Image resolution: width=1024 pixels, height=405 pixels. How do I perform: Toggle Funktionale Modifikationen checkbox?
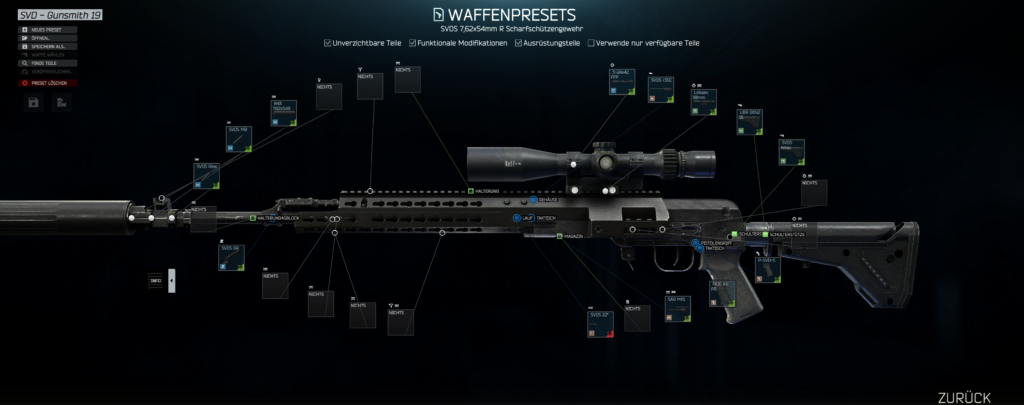point(412,44)
